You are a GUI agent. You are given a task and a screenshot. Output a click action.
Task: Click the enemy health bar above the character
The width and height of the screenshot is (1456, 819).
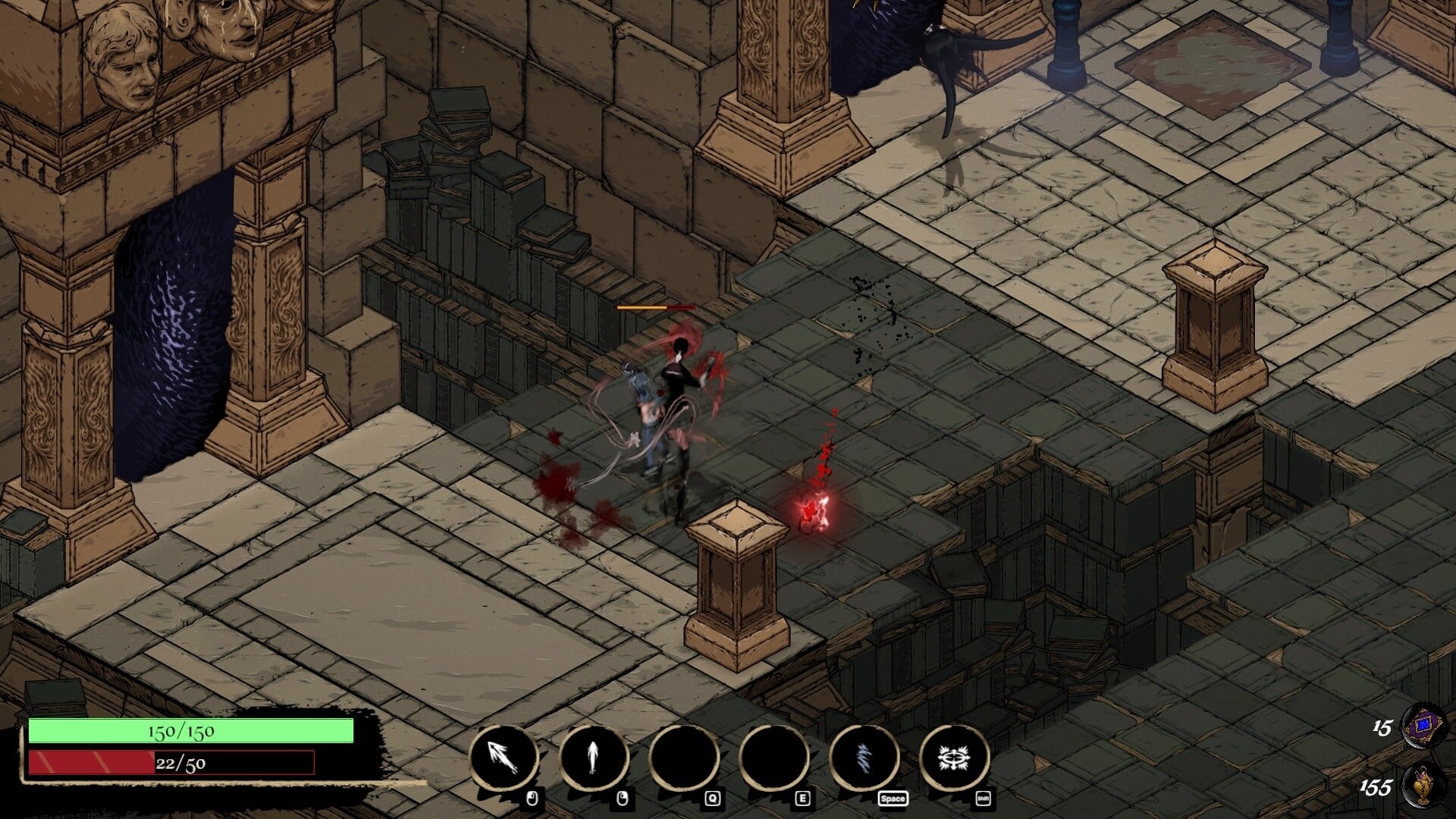[656, 309]
